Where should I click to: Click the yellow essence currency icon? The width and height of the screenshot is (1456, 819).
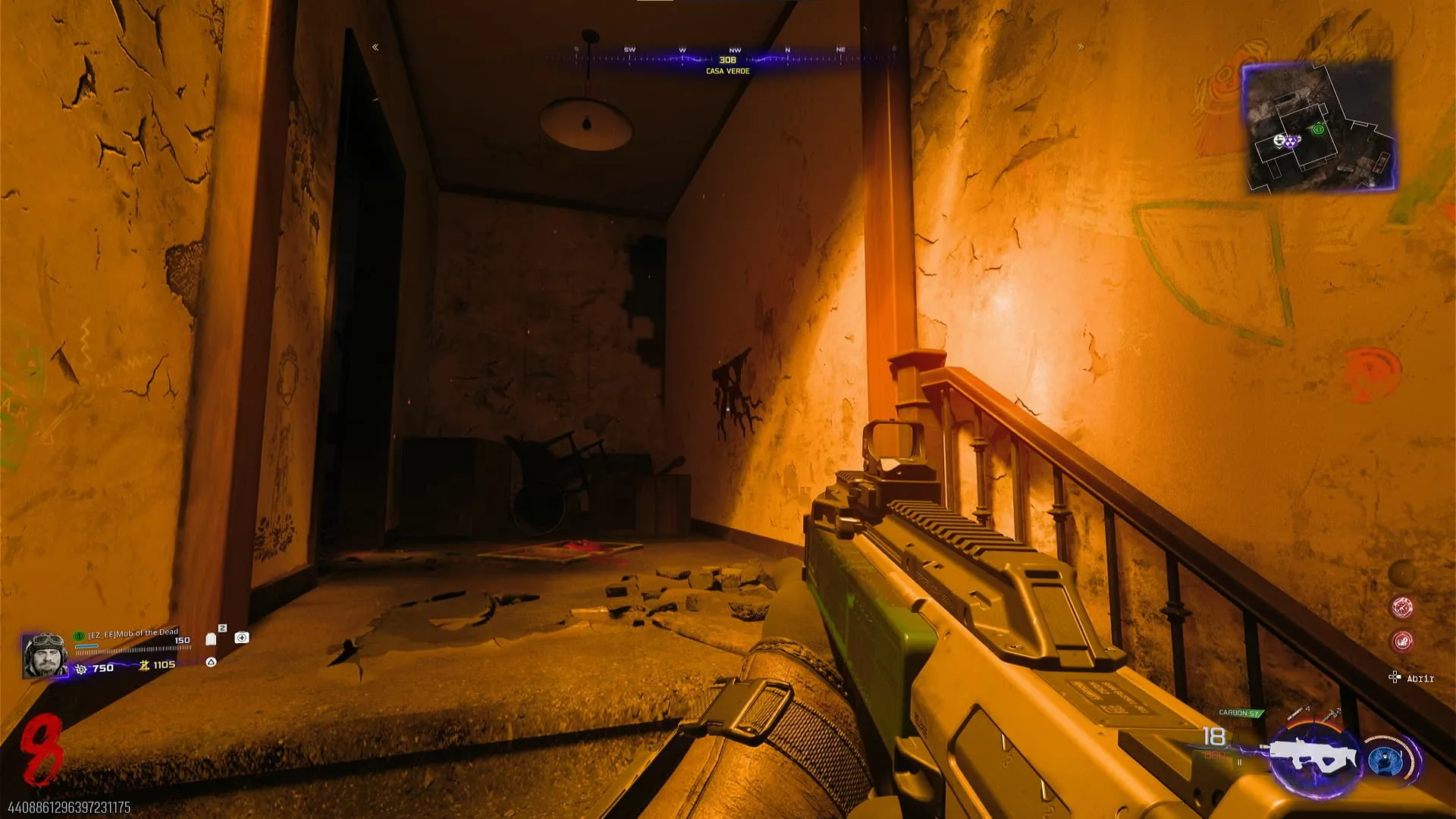coord(144,665)
